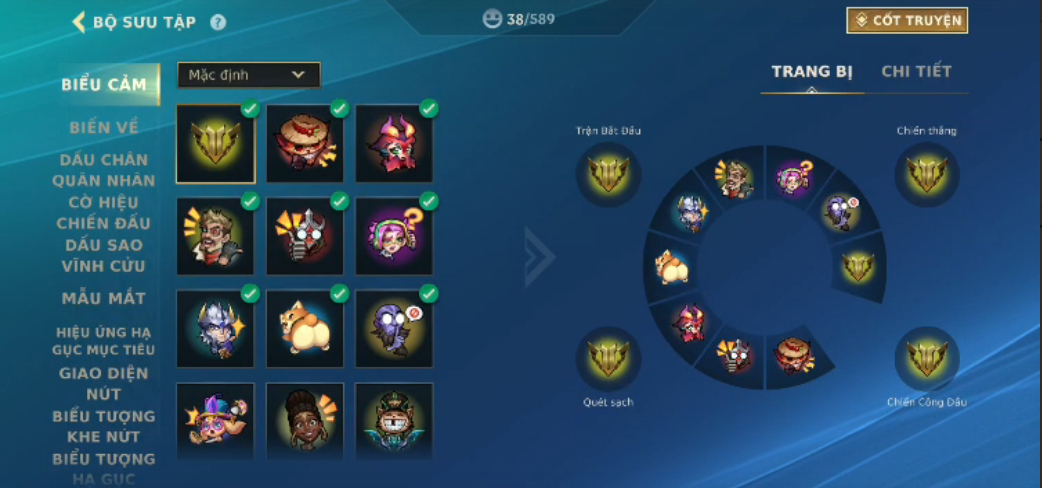Go back from Bộ Sưu Tập

[79, 22]
